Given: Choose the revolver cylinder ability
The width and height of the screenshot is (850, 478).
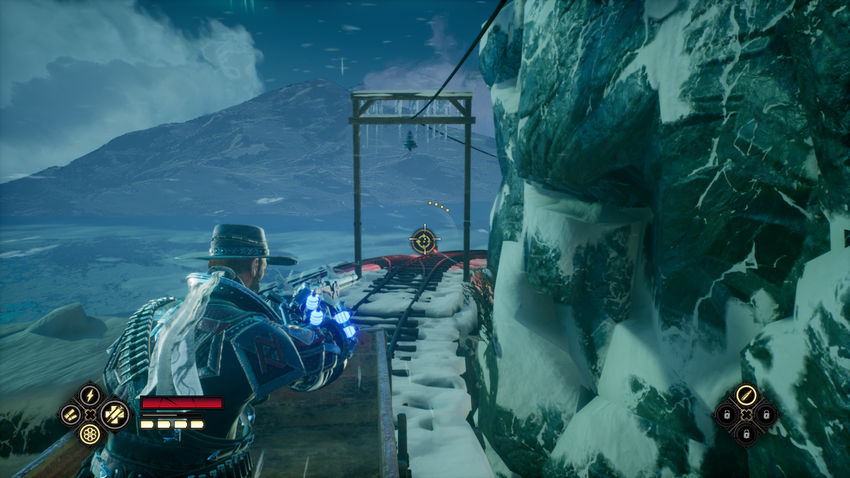Looking at the screenshot, I should coord(90,435).
